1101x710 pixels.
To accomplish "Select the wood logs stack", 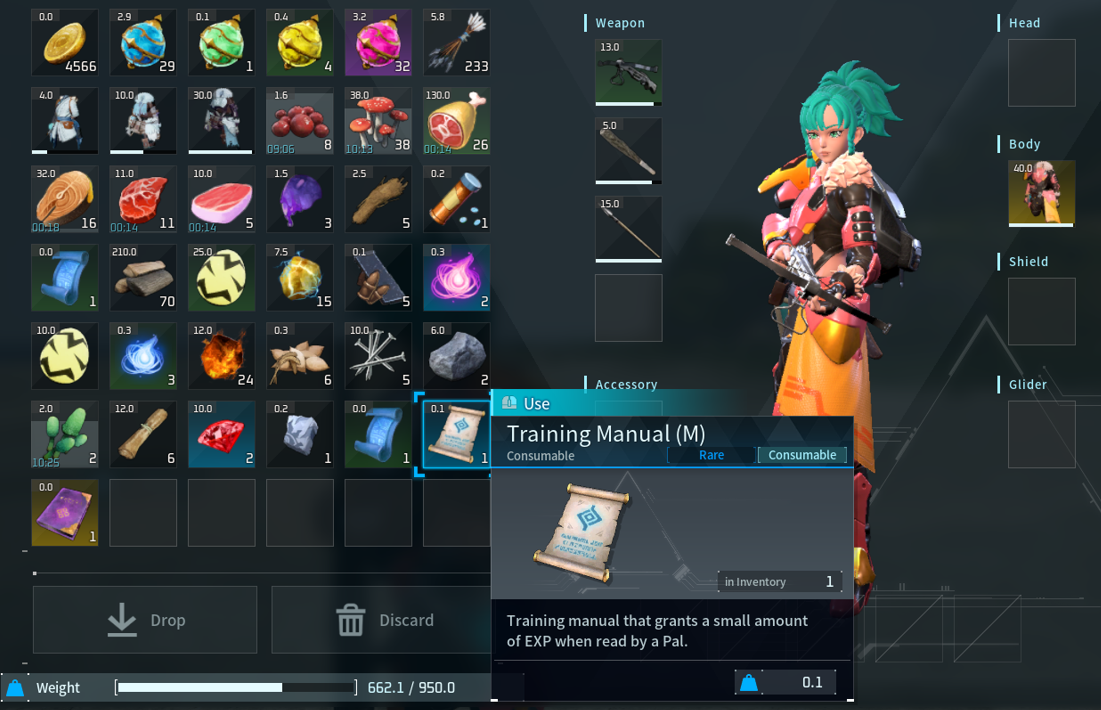I will coord(143,278).
